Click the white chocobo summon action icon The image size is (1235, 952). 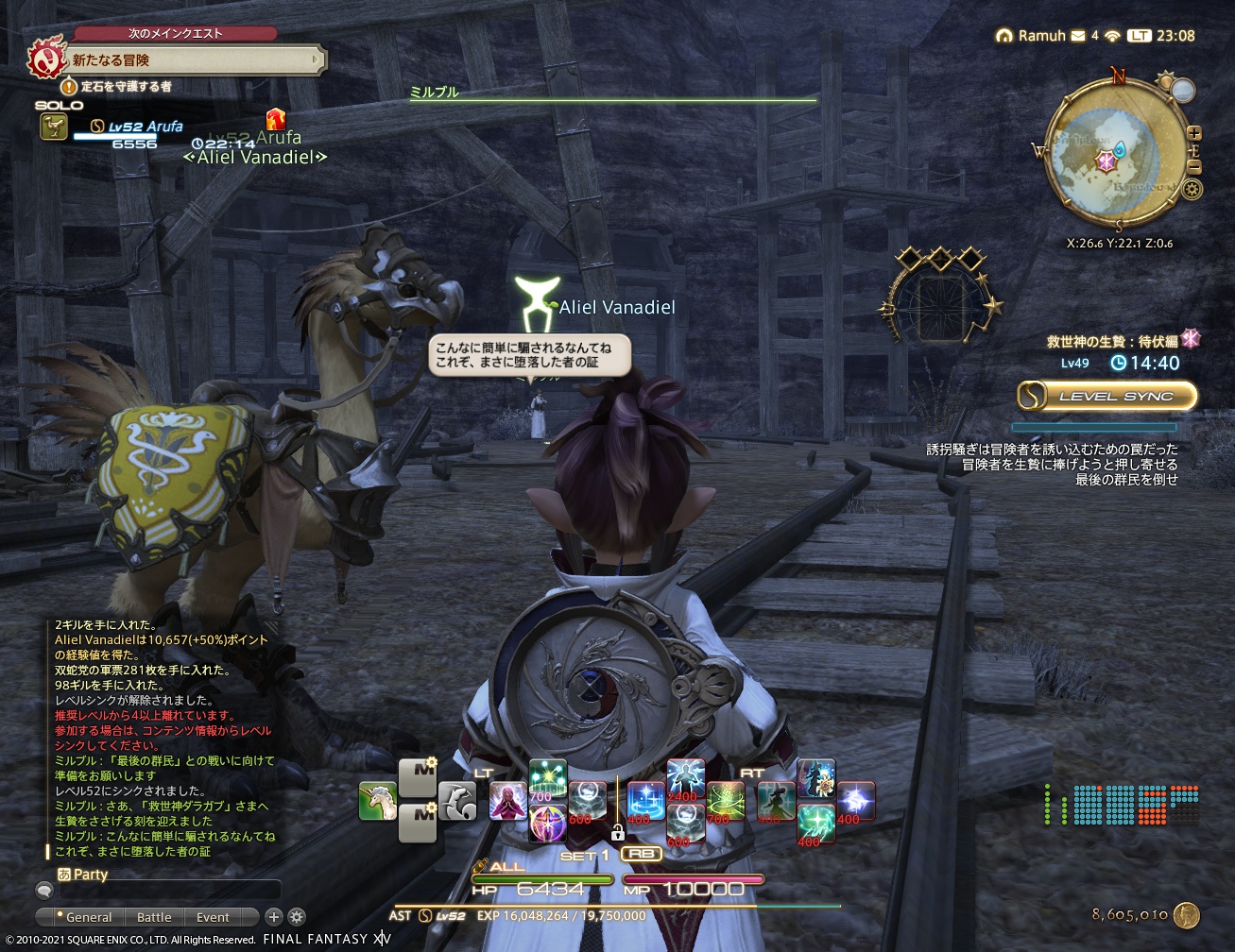(x=455, y=799)
